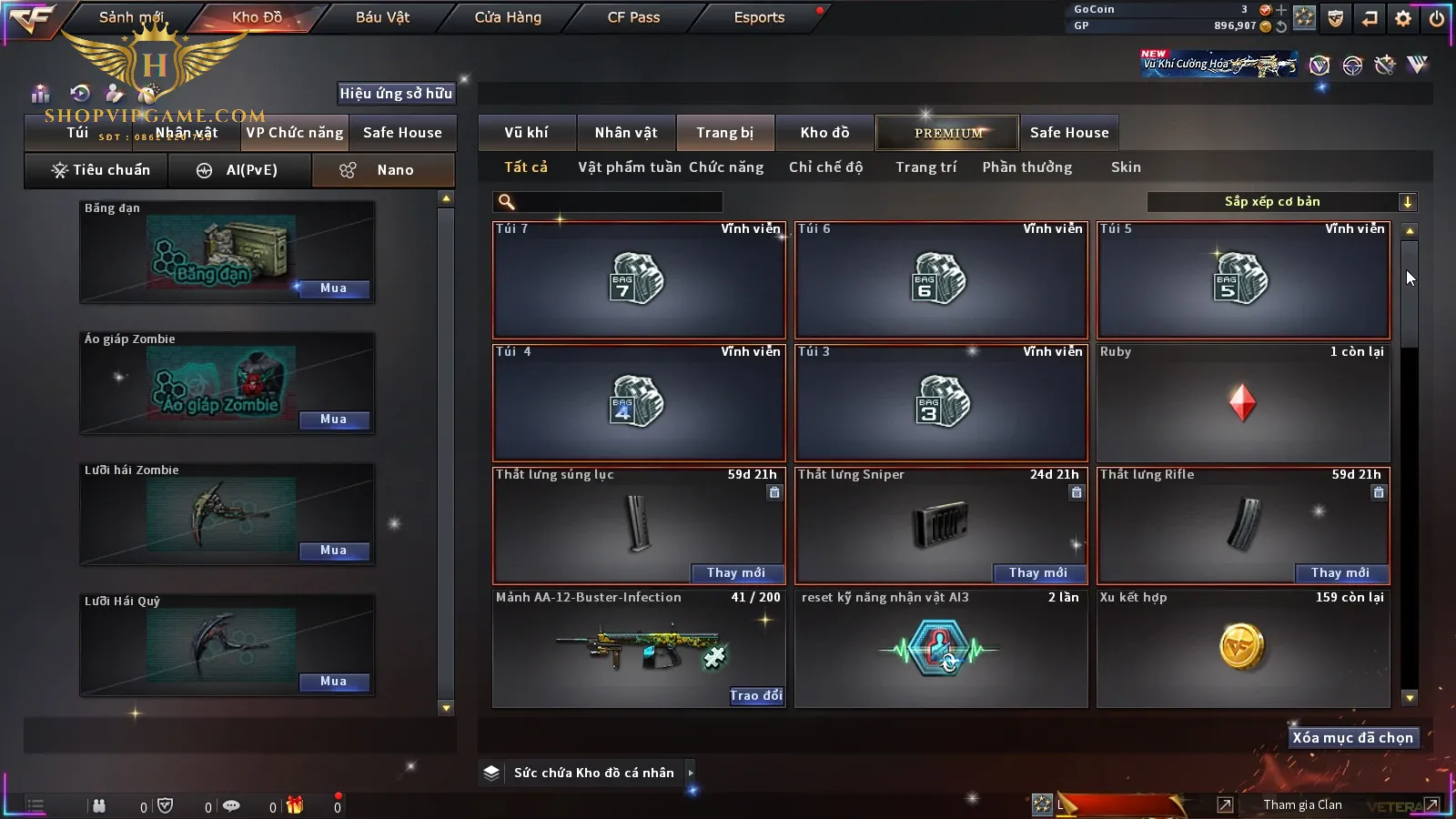Open the CF Pass page
1456x819 pixels.
[x=633, y=17]
